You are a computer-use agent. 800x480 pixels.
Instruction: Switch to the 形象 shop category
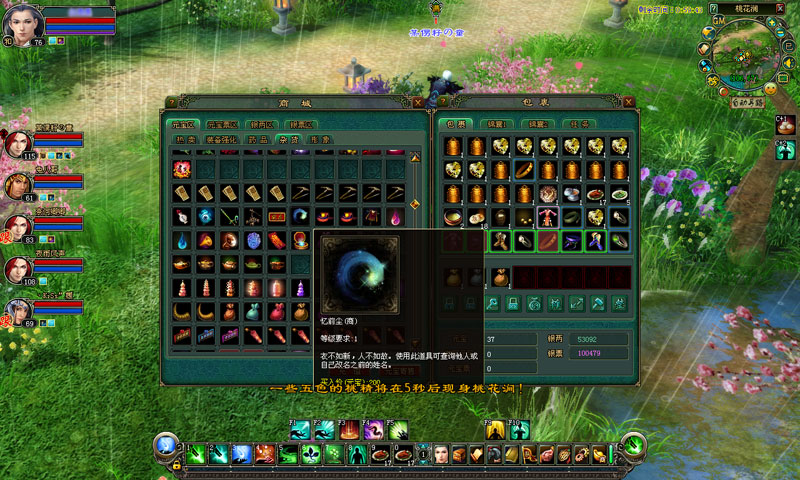point(320,140)
